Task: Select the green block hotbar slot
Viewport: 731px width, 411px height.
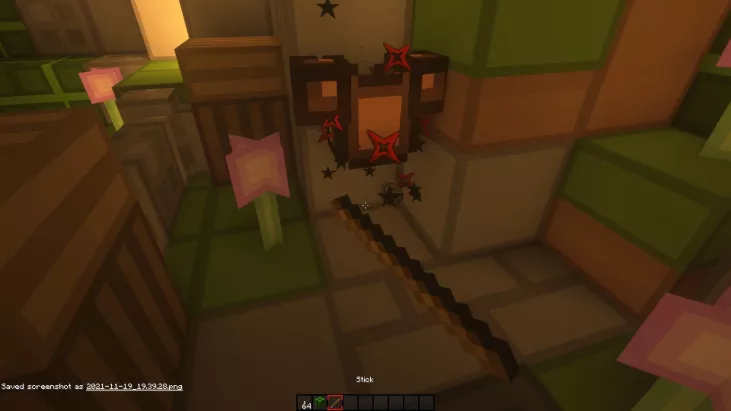Action: [320, 402]
